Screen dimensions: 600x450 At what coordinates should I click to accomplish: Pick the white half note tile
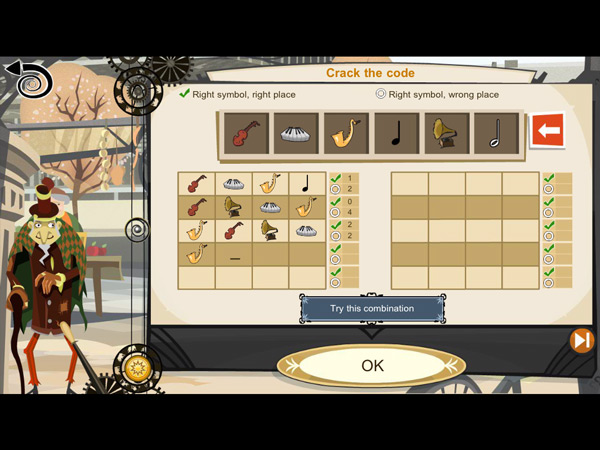click(x=496, y=133)
